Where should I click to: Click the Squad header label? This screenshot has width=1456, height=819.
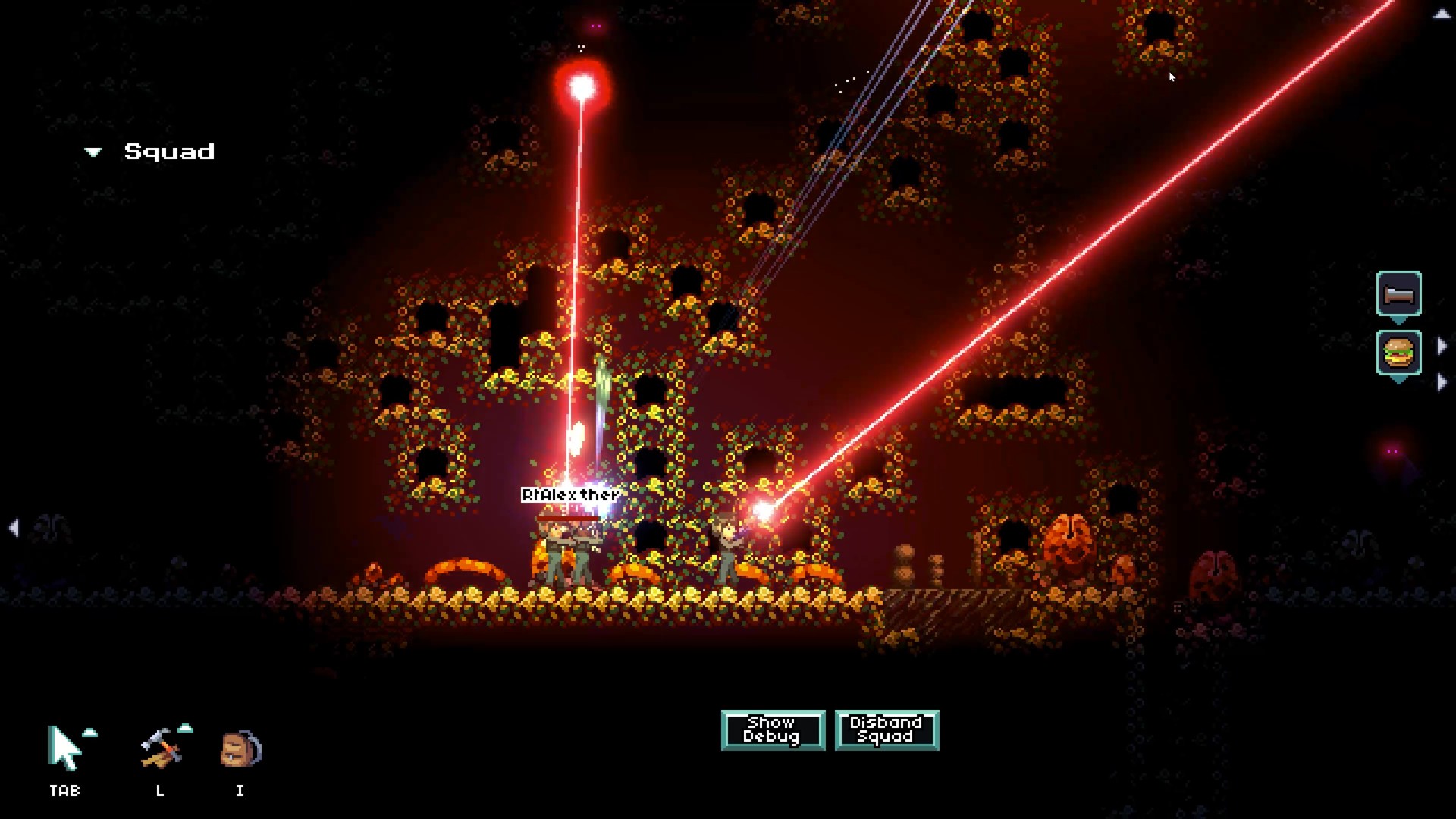tap(168, 152)
